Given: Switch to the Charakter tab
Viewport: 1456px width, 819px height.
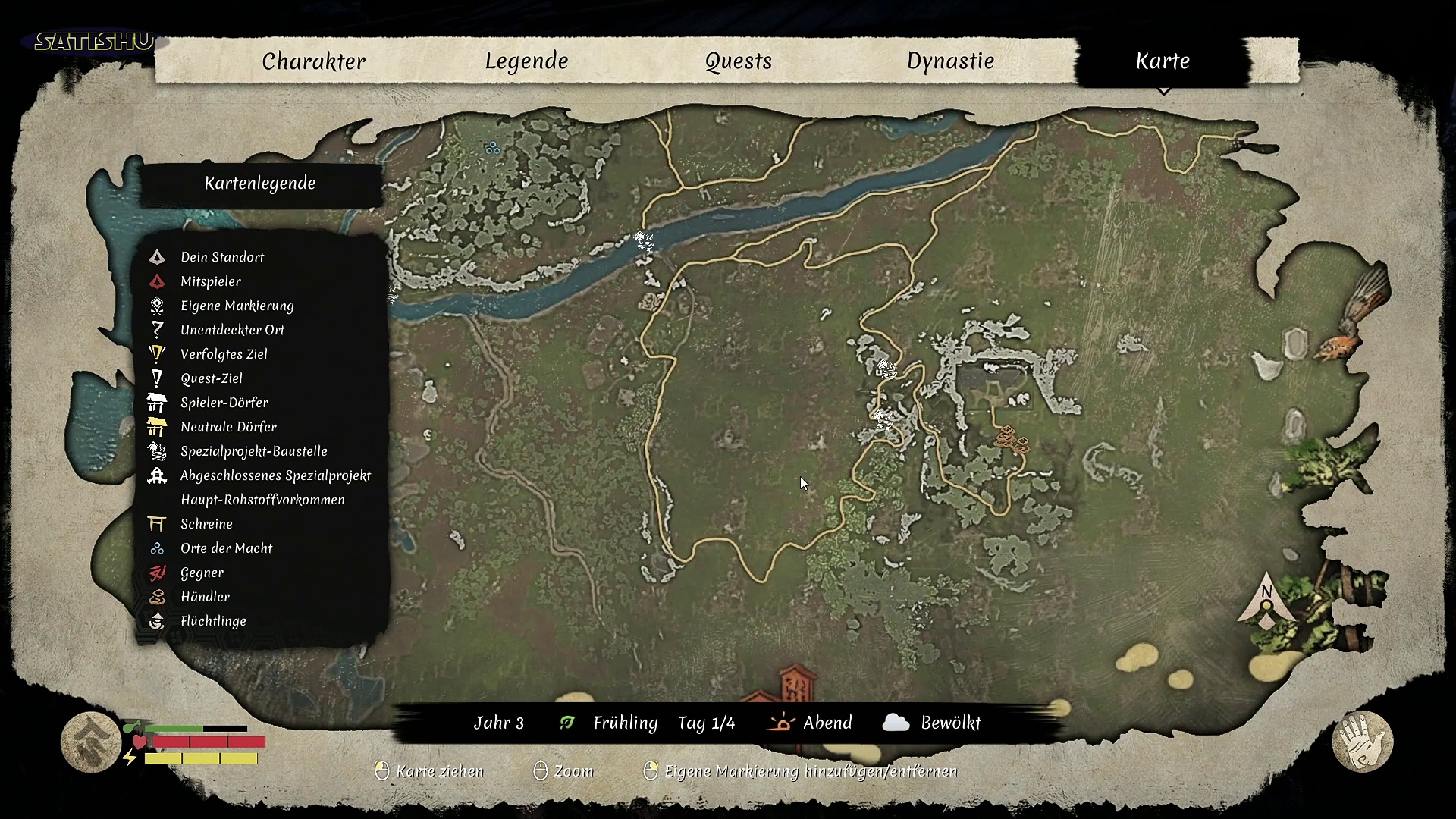Looking at the screenshot, I should [x=313, y=61].
